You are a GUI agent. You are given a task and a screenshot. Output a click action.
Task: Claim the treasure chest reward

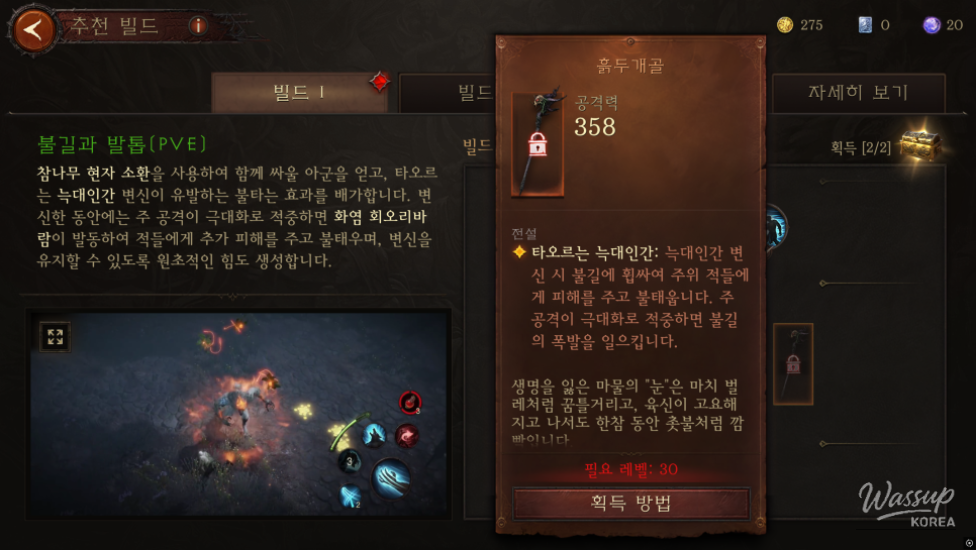coord(918,146)
